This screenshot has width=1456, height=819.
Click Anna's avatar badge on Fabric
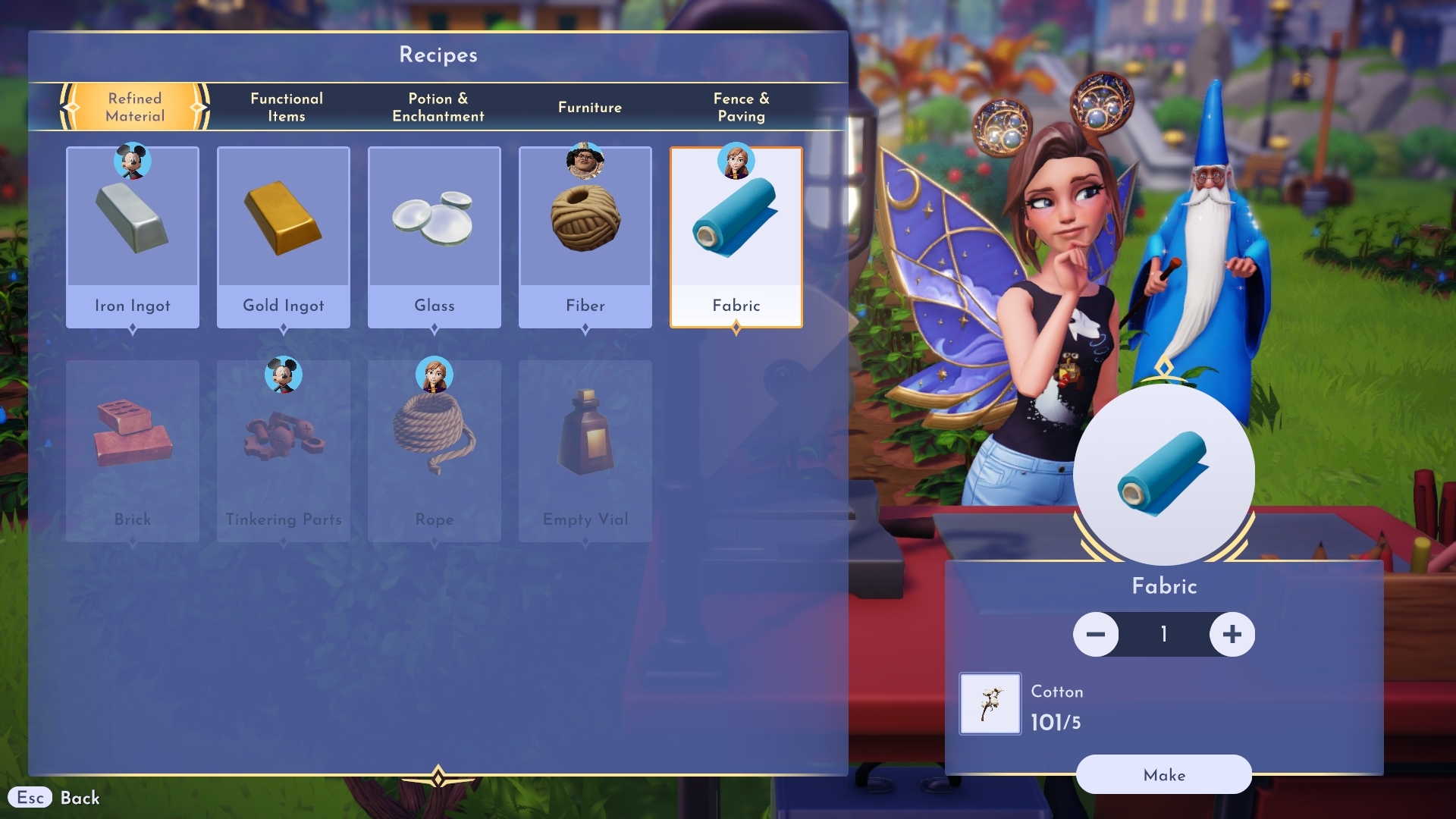(736, 161)
